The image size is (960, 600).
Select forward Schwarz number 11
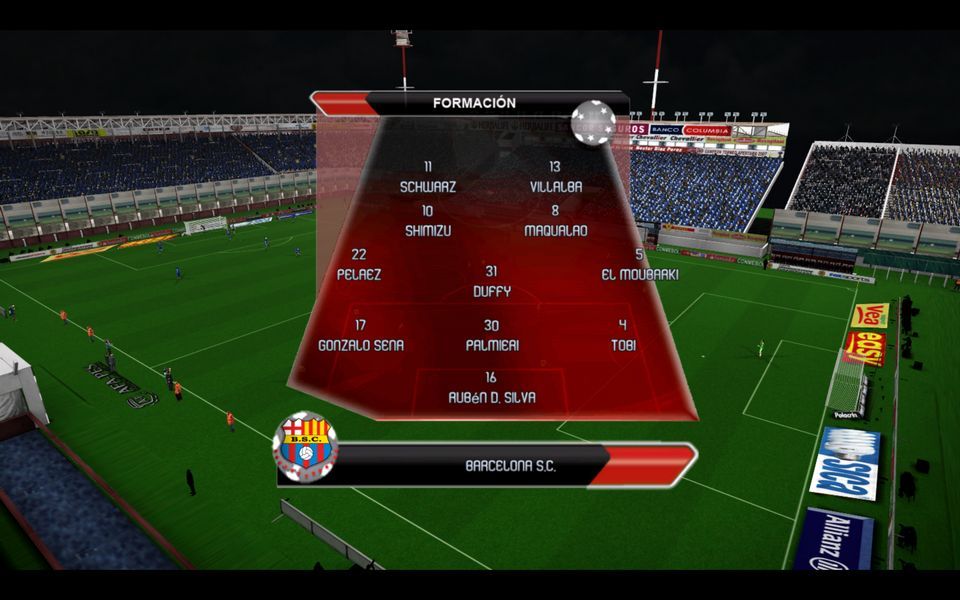point(428,177)
